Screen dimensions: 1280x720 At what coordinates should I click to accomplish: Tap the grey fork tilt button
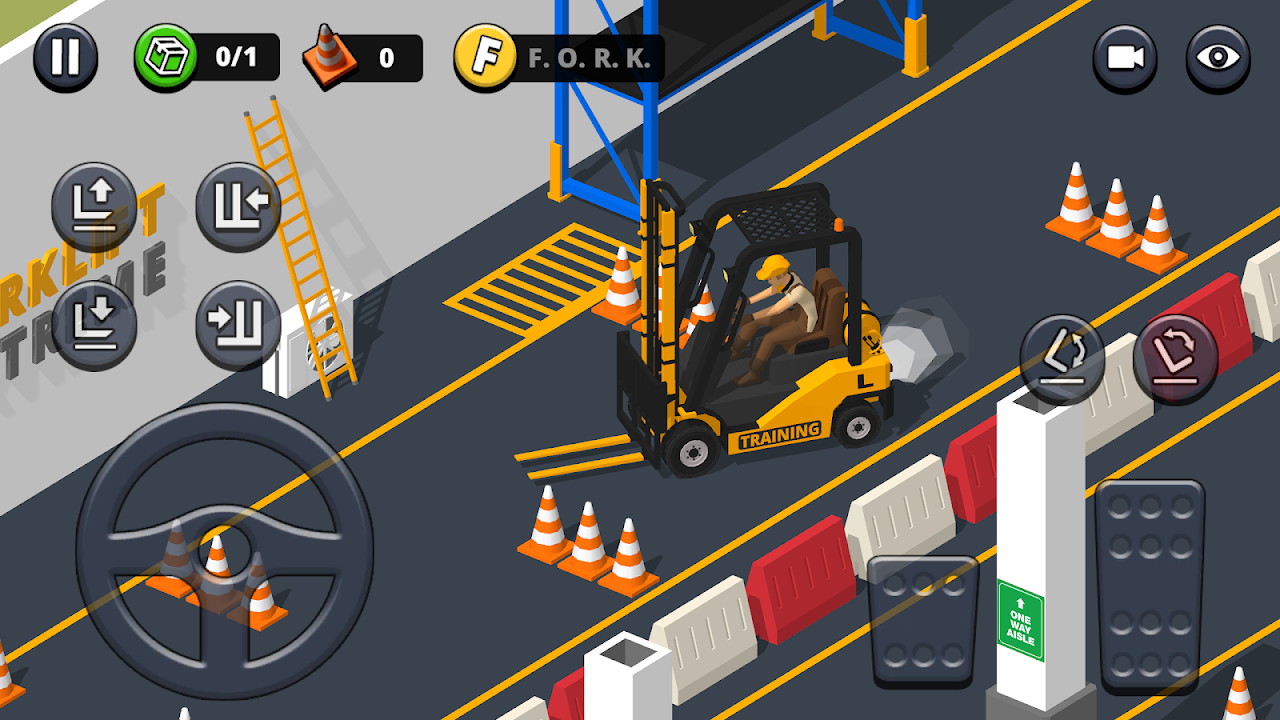click(1062, 358)
